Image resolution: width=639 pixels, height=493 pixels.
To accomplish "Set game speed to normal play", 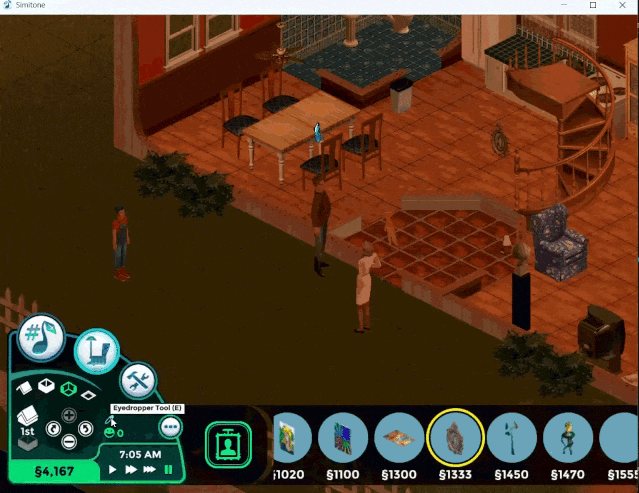I will click(x=113, y=469).
